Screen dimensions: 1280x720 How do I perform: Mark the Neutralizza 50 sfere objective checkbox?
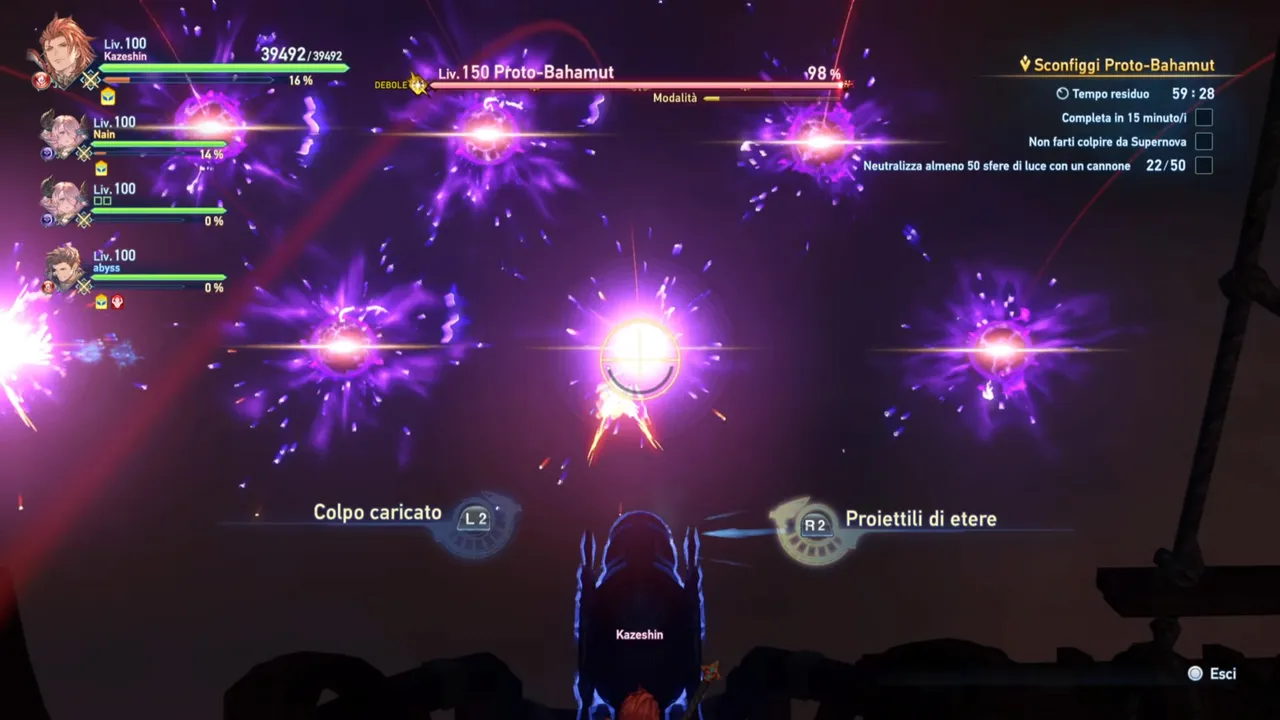[1203, 165]
